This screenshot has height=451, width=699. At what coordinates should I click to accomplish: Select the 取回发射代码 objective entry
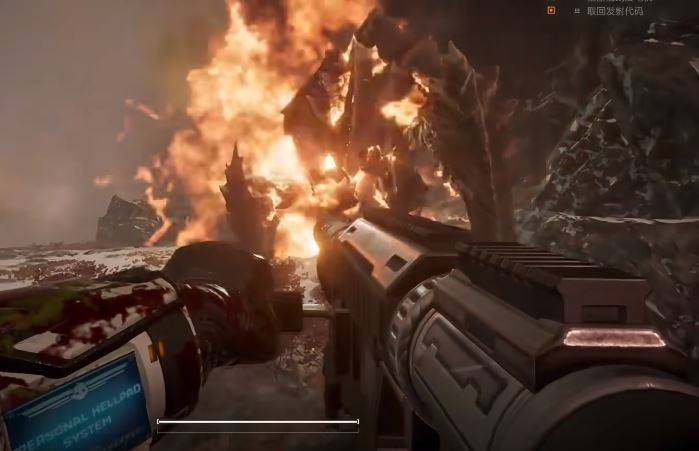coord(615,11)
